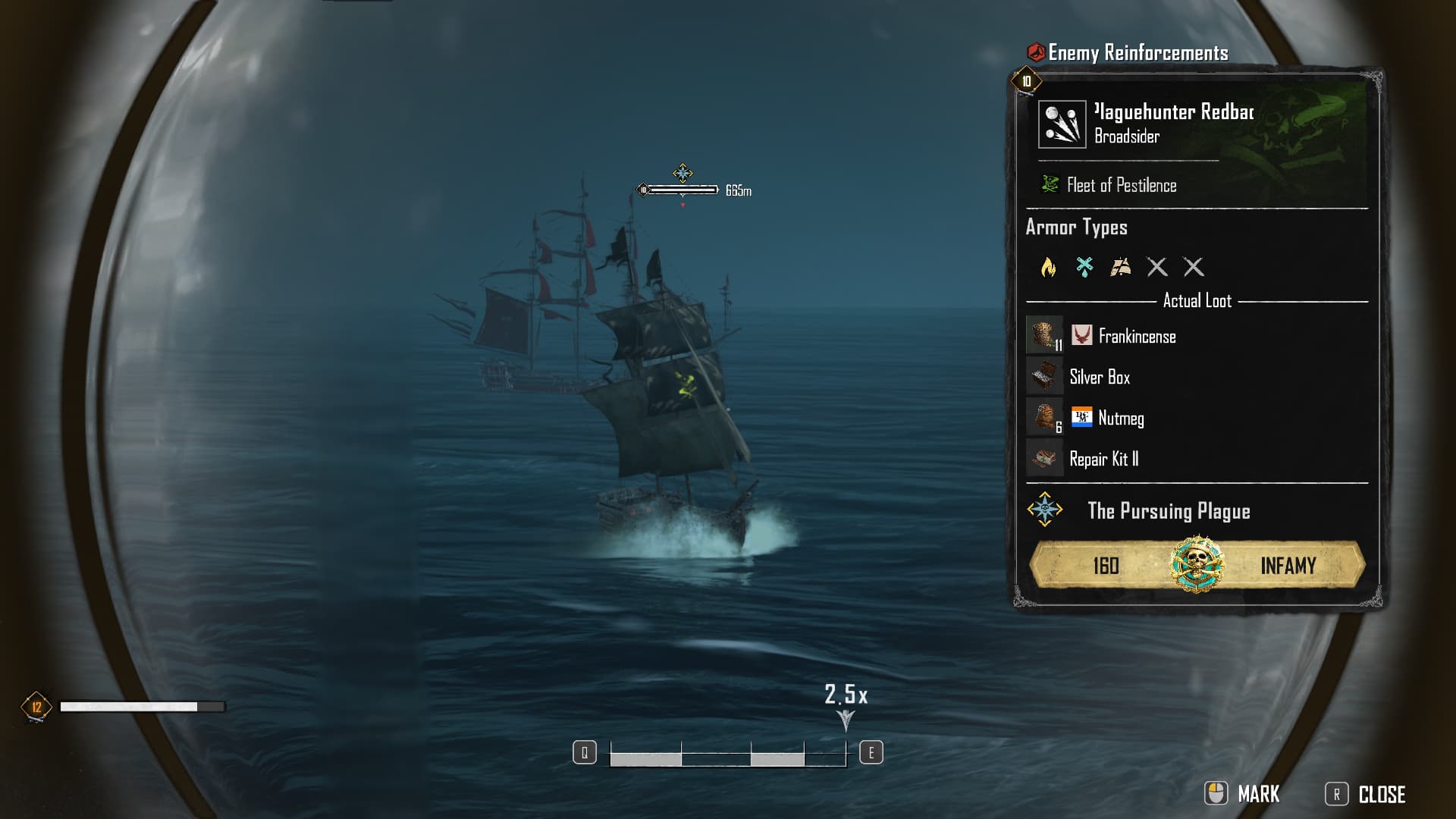Choose the Nutmeg loot row
This screenshot has width=1456, height=819.
click(x=1120, y=418)
